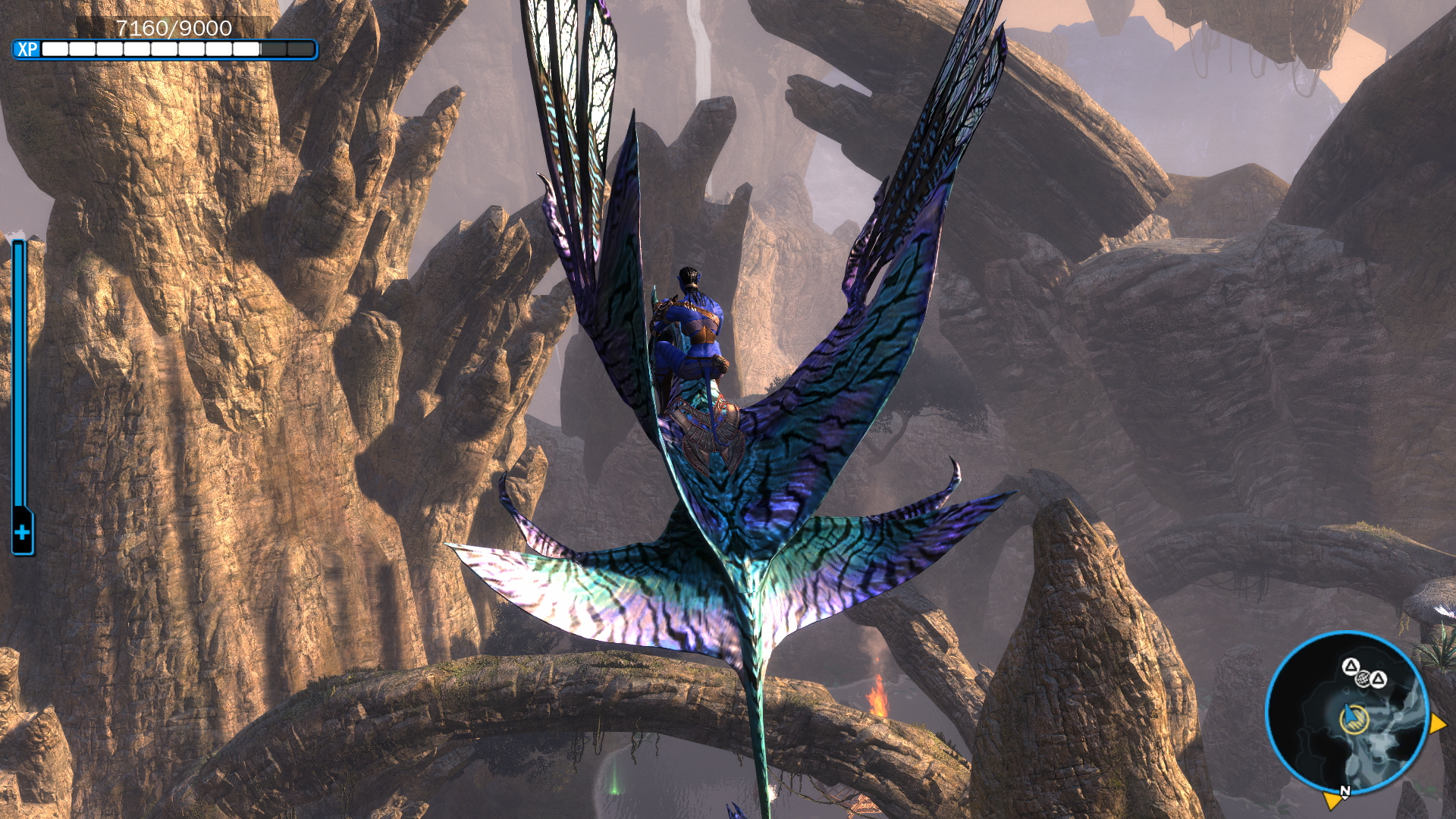
Task: Open the circular minimap
Action: tap(1348, 714)
